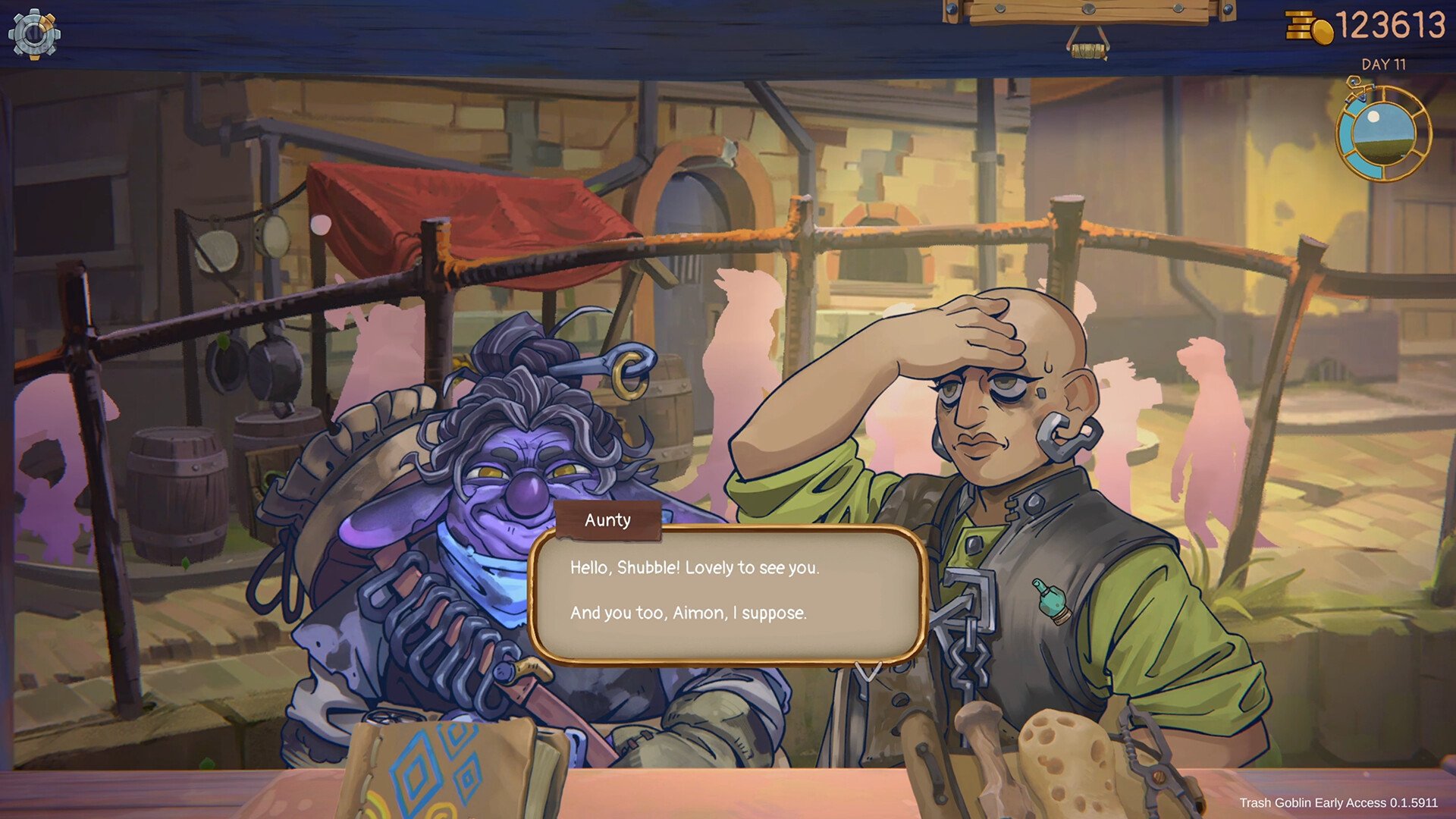Click the pull handle under the wooden sign
This screenshot has width=1456, height=819.
[x=1088, y=50]
